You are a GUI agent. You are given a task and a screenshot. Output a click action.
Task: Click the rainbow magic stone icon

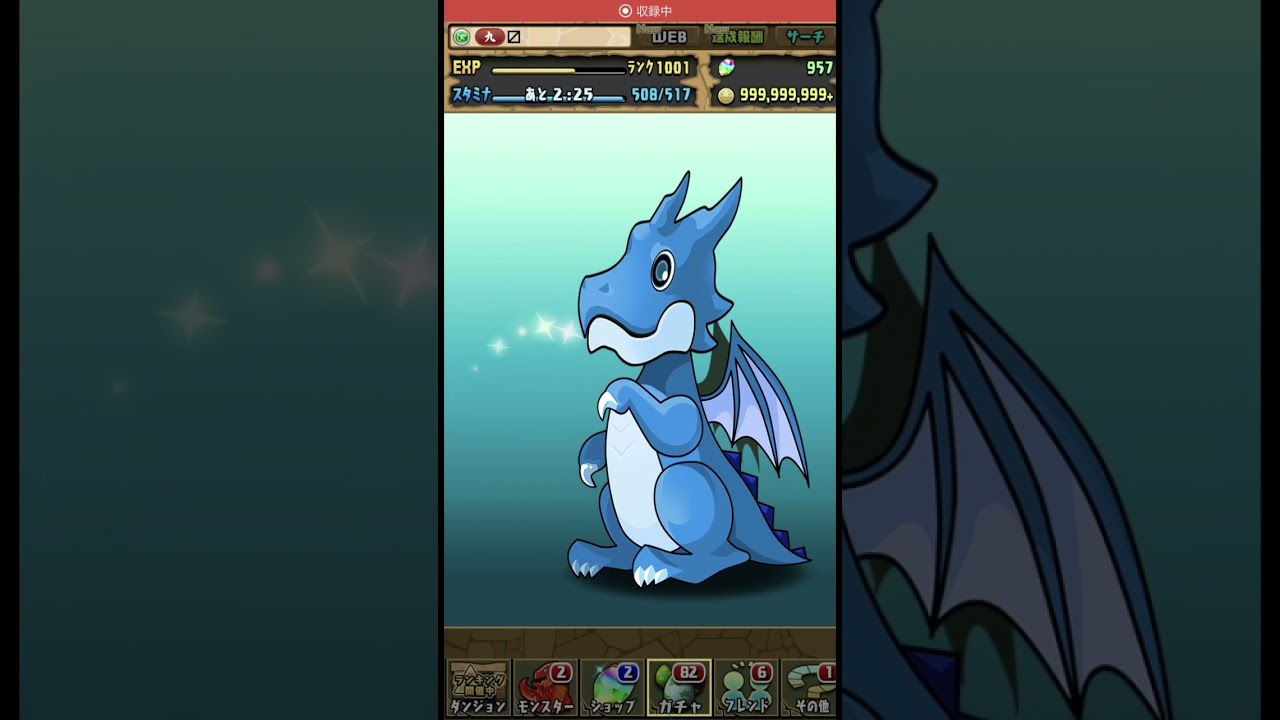(x=727, y=67)
